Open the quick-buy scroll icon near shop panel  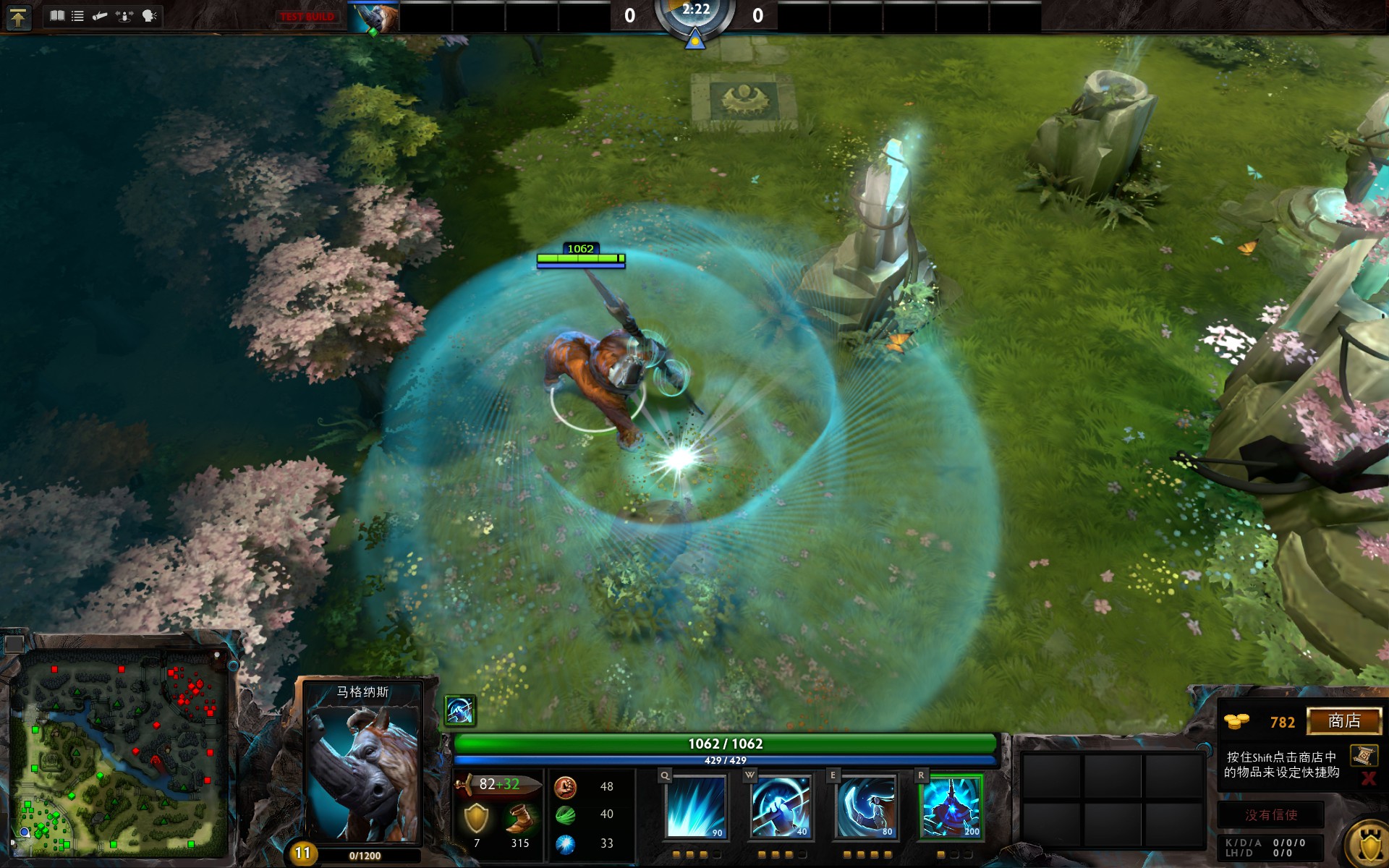pos(1363,755)
